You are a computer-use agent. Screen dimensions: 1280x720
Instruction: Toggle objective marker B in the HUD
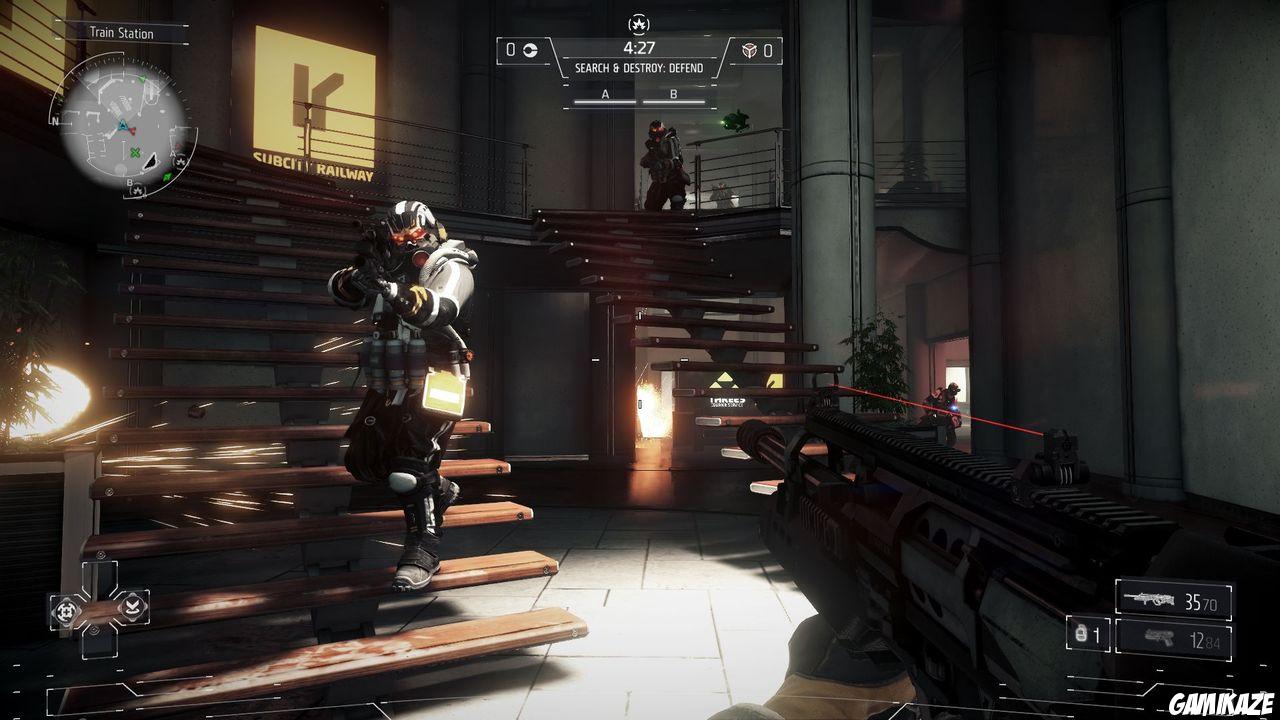[672, 94]
